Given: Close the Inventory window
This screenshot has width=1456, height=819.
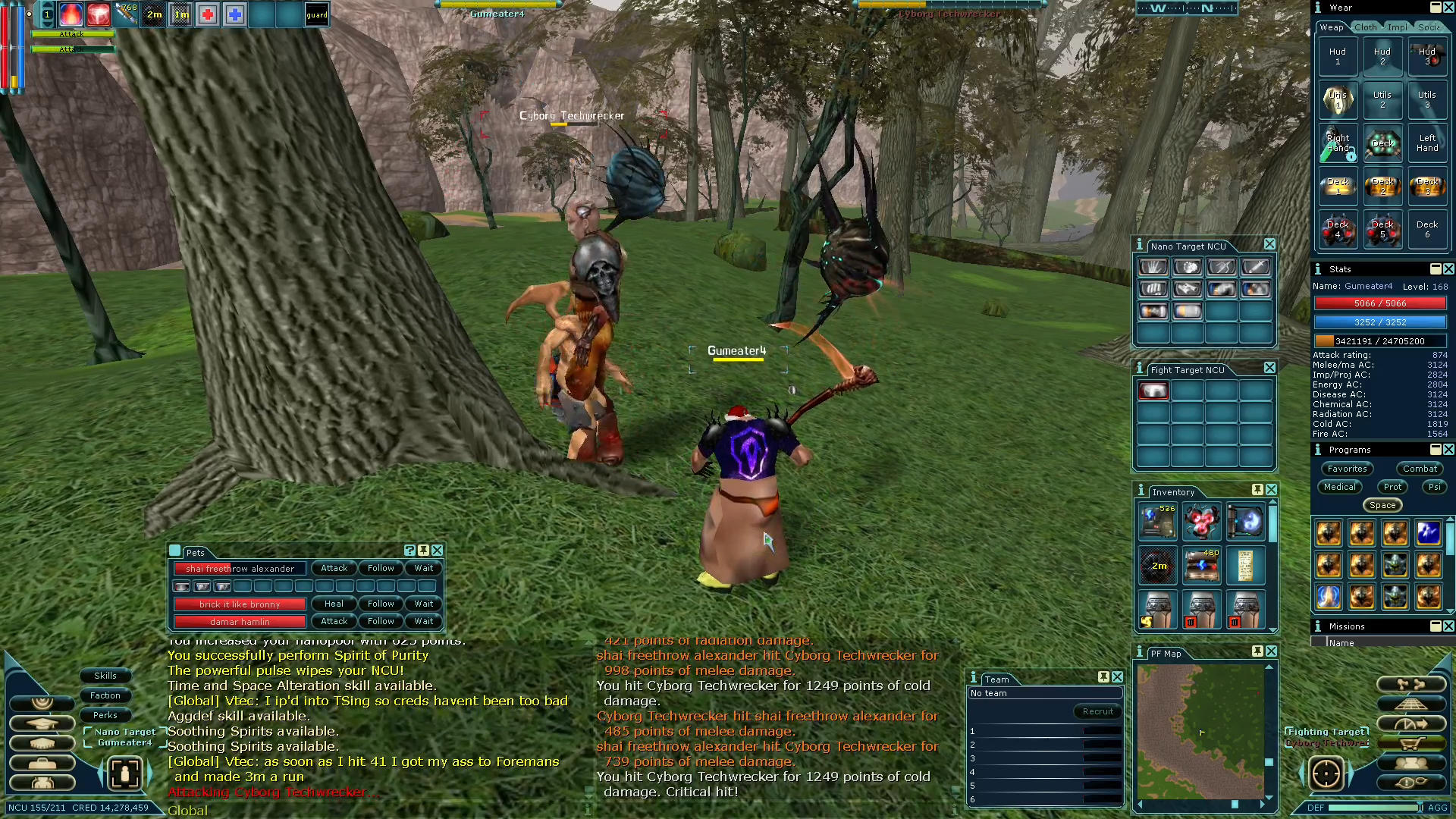Looking at the screenshot, I should point(1272,490).
